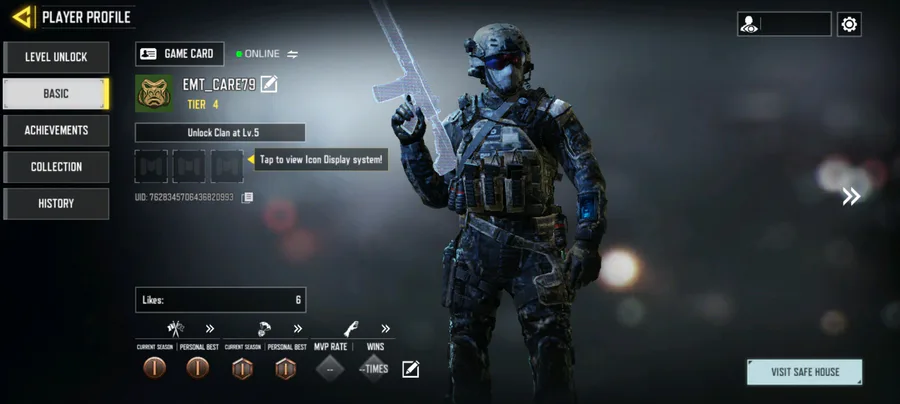900x404 pixels.
Task: Open the Game Card
Action: [x=180, y=54]
